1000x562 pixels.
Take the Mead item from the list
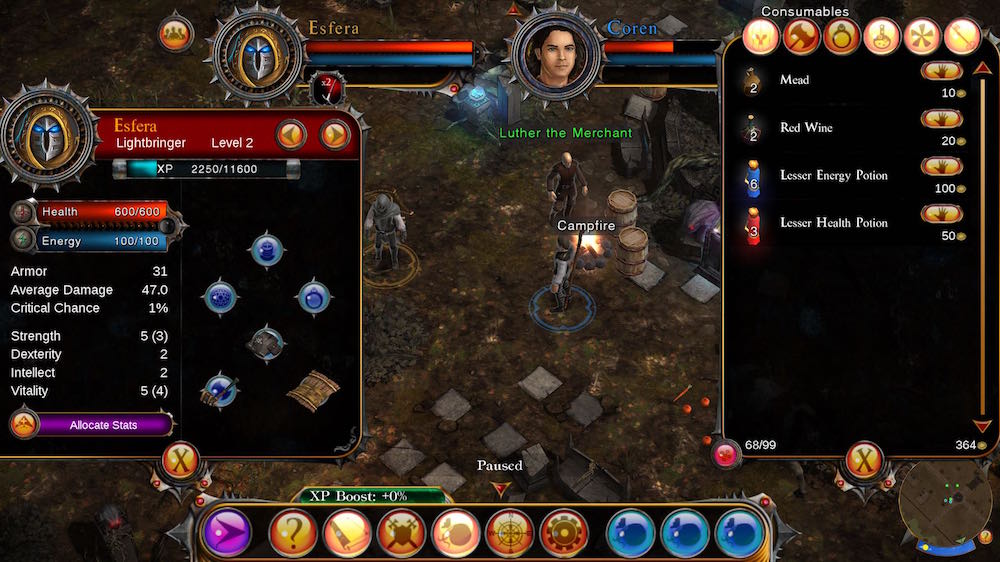click(942, 71)
